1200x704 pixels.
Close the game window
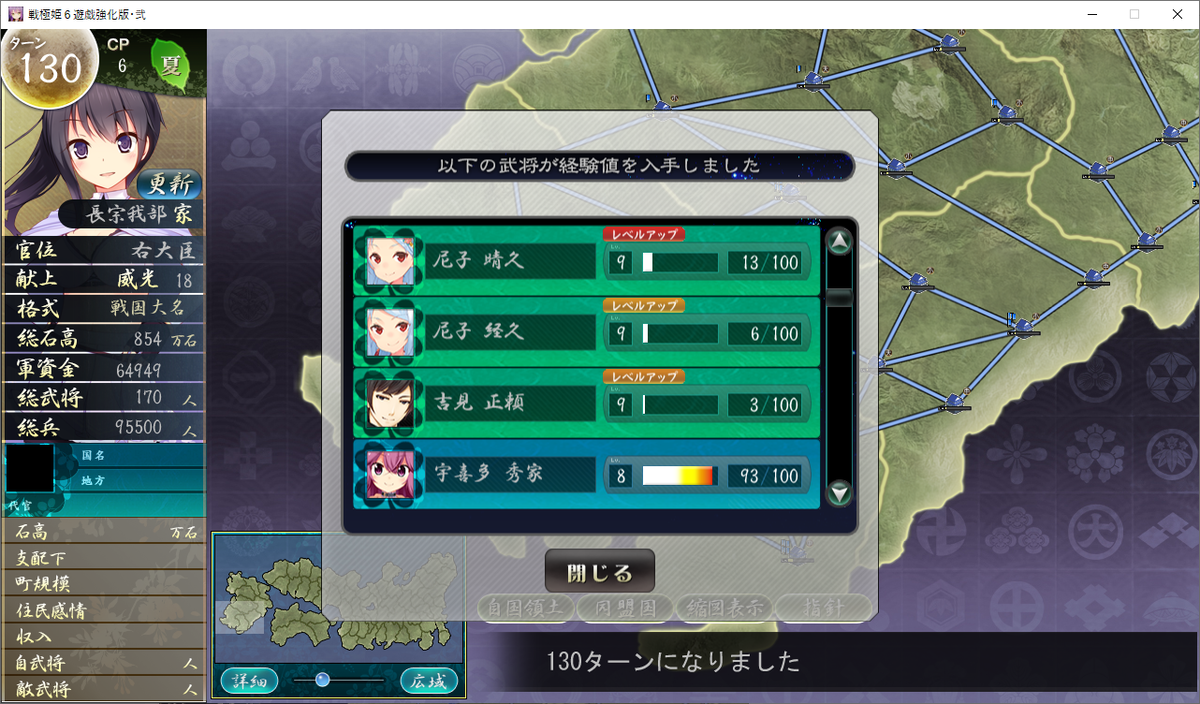click(1176, 14)
